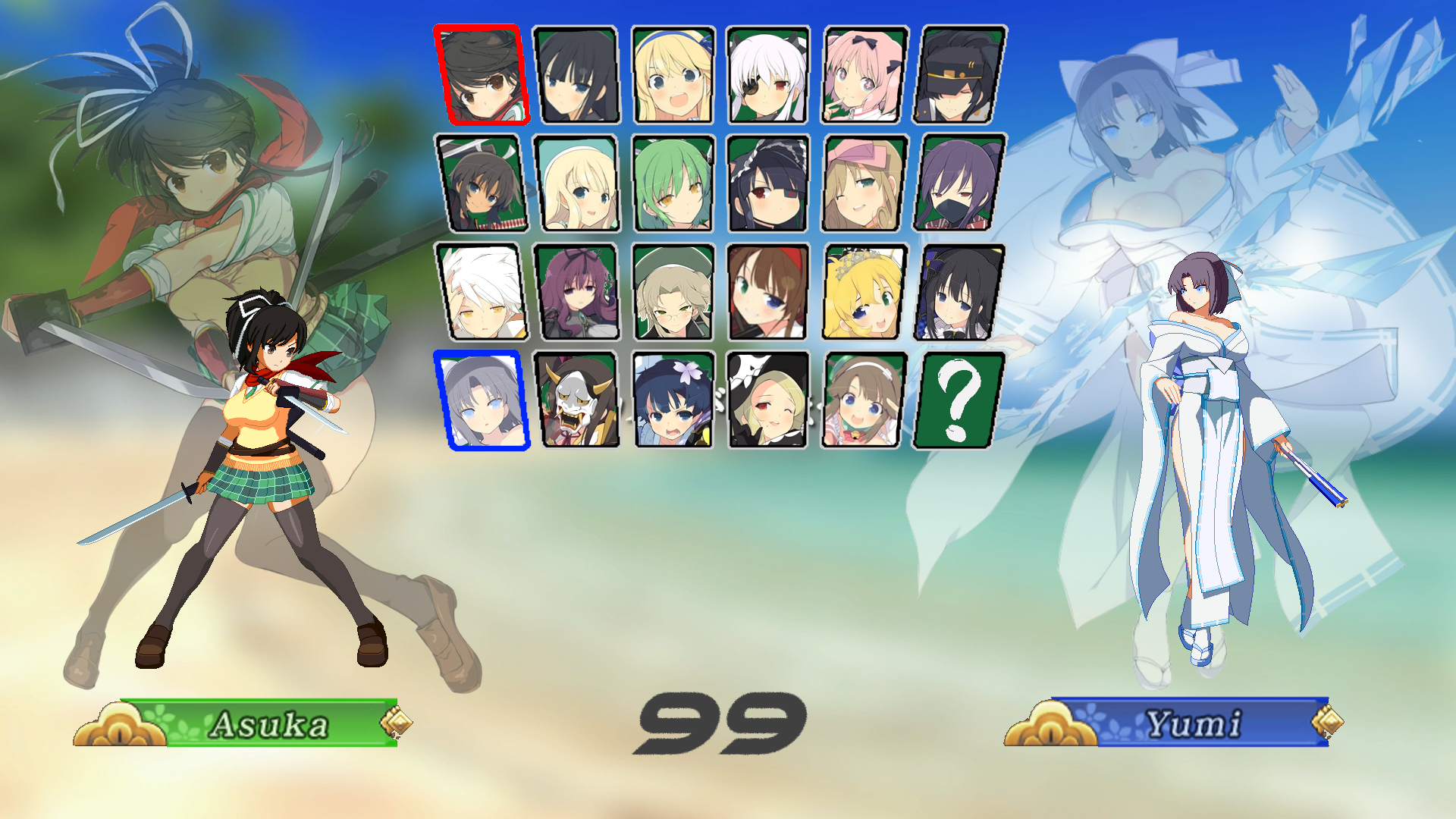
Task: Choose the brown-haired girl with red hat
Action: point(768,292)
